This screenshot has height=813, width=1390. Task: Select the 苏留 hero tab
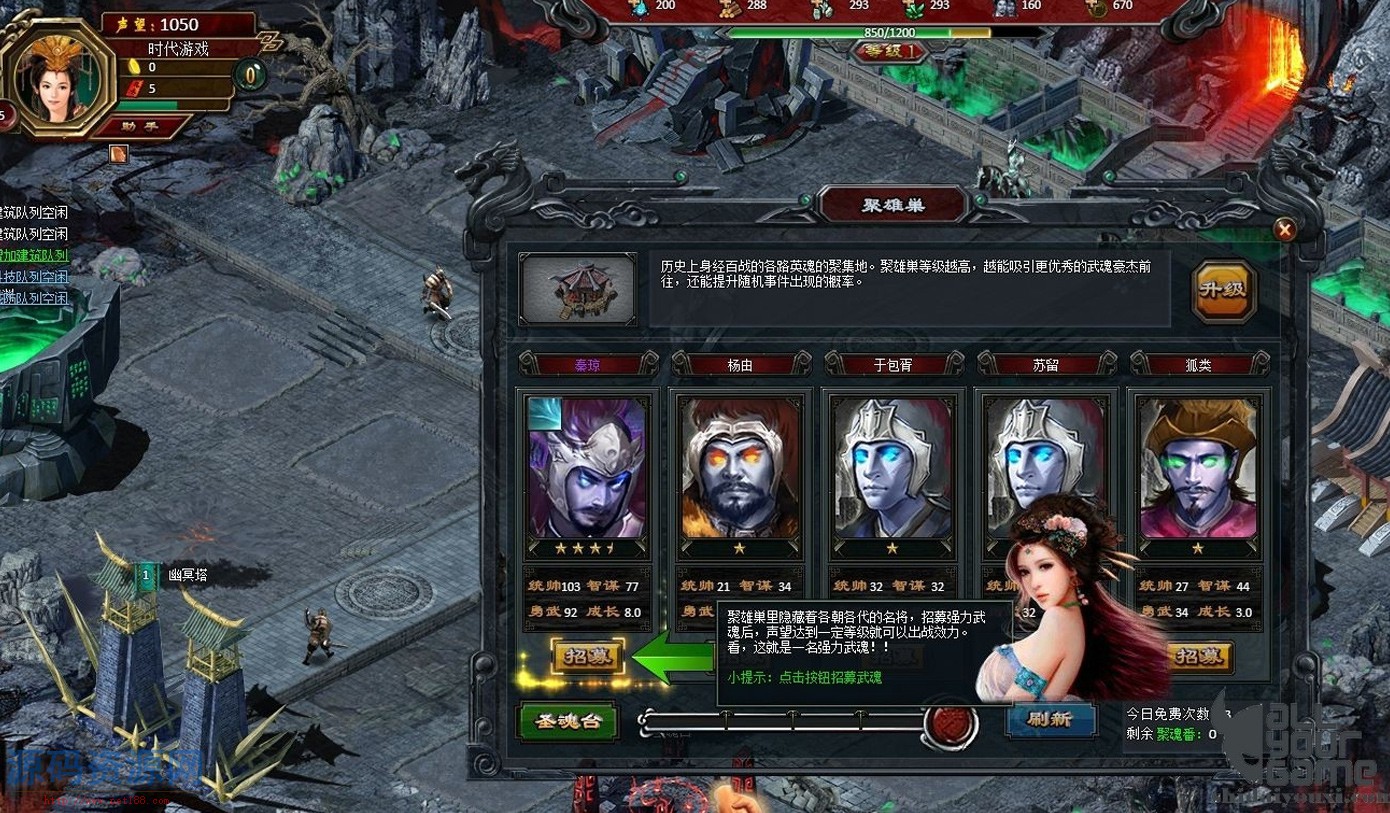[x=1046, y=365]
